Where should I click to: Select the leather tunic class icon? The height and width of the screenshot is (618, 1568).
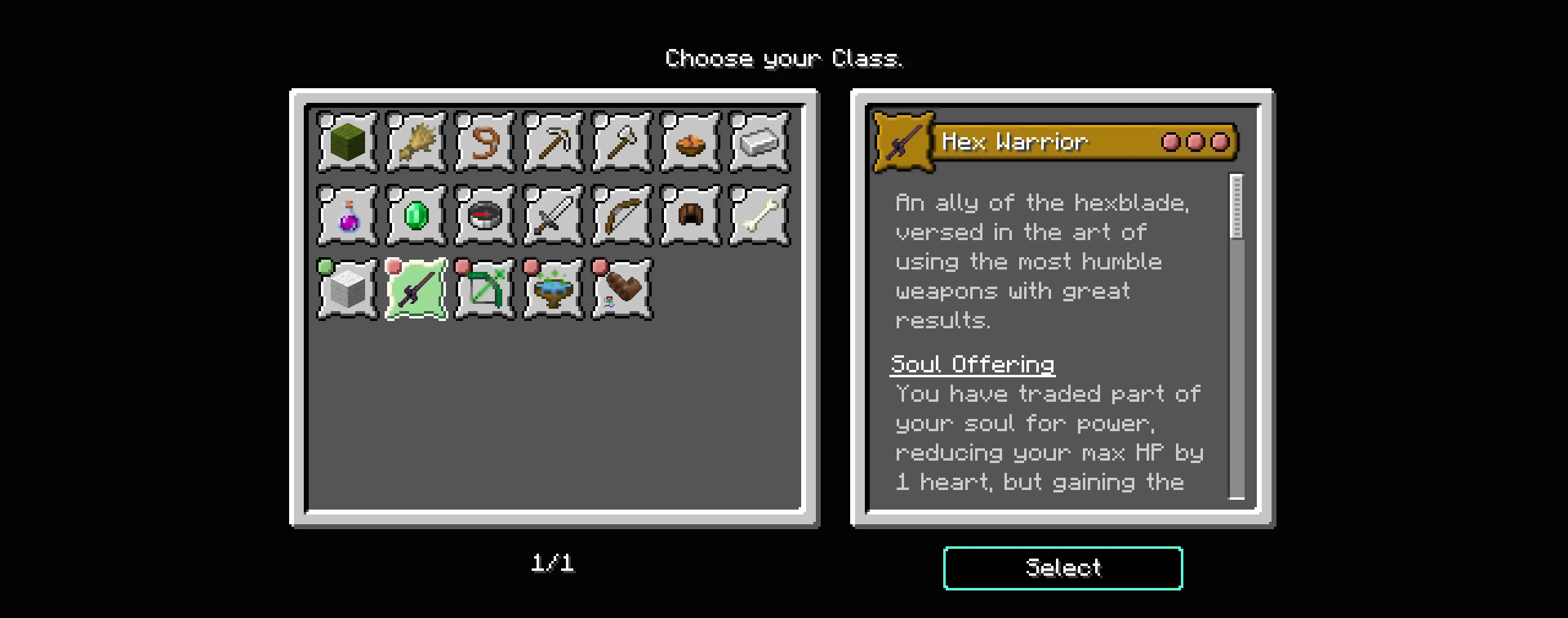(x=690, y=216)
